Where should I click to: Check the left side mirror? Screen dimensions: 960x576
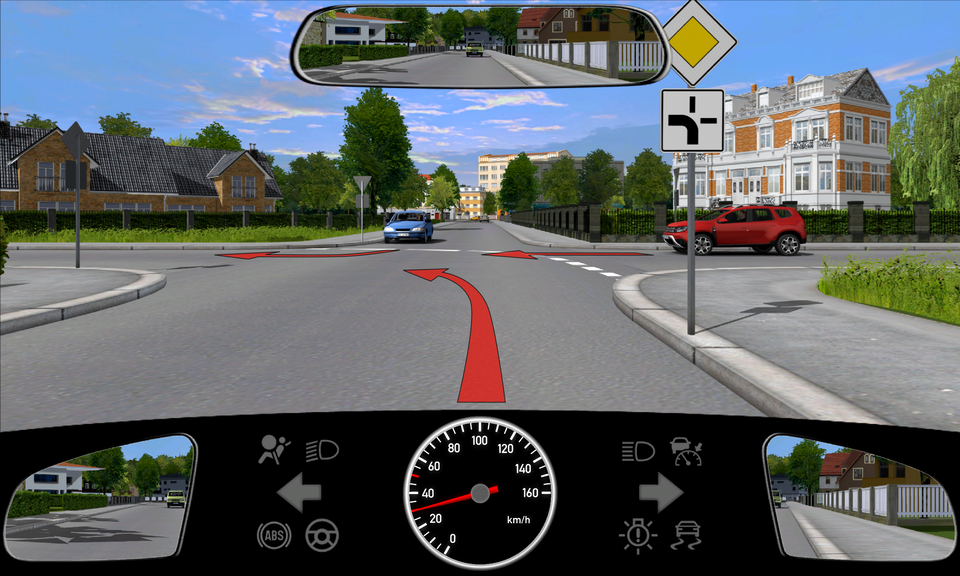pyautogui.click(x=99, y=496)
